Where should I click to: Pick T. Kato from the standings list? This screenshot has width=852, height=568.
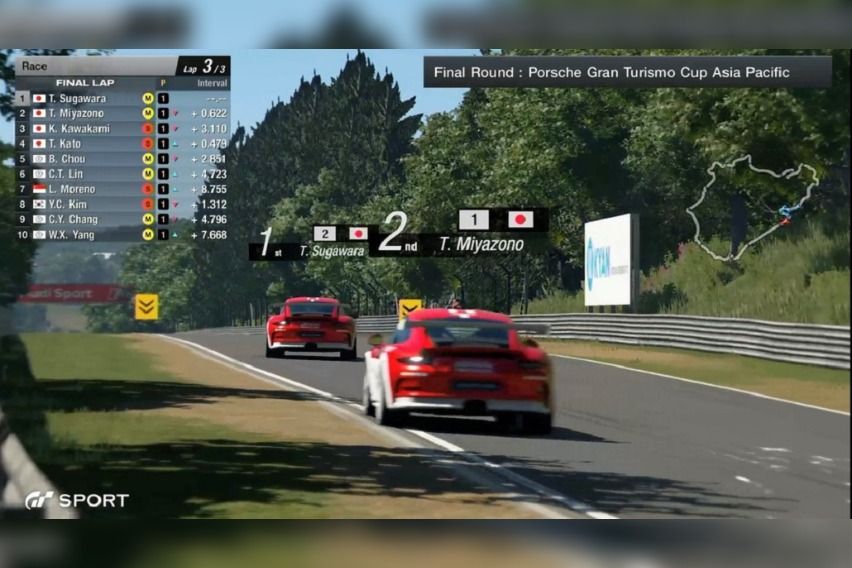pos(122,144)
